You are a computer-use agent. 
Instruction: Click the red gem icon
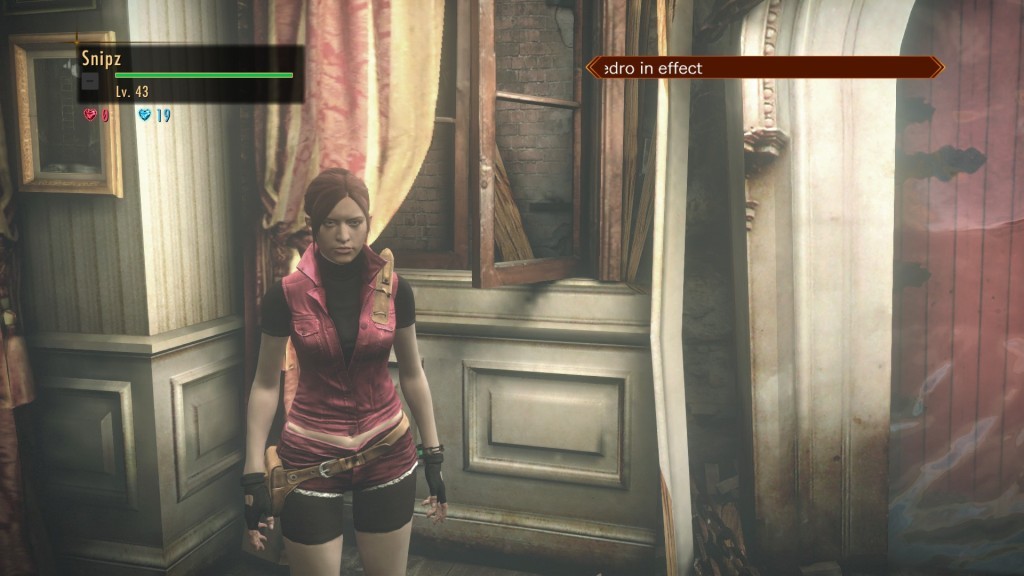coord(89,115)
